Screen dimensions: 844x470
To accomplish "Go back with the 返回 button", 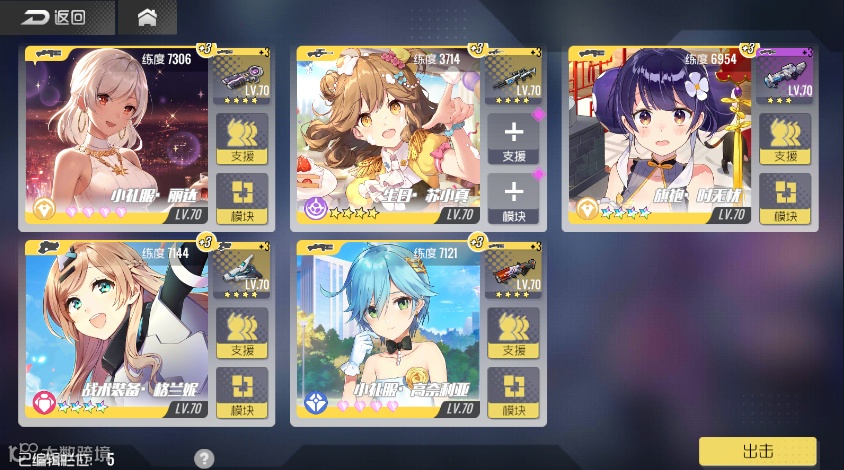I will click(x=54, y=17).
